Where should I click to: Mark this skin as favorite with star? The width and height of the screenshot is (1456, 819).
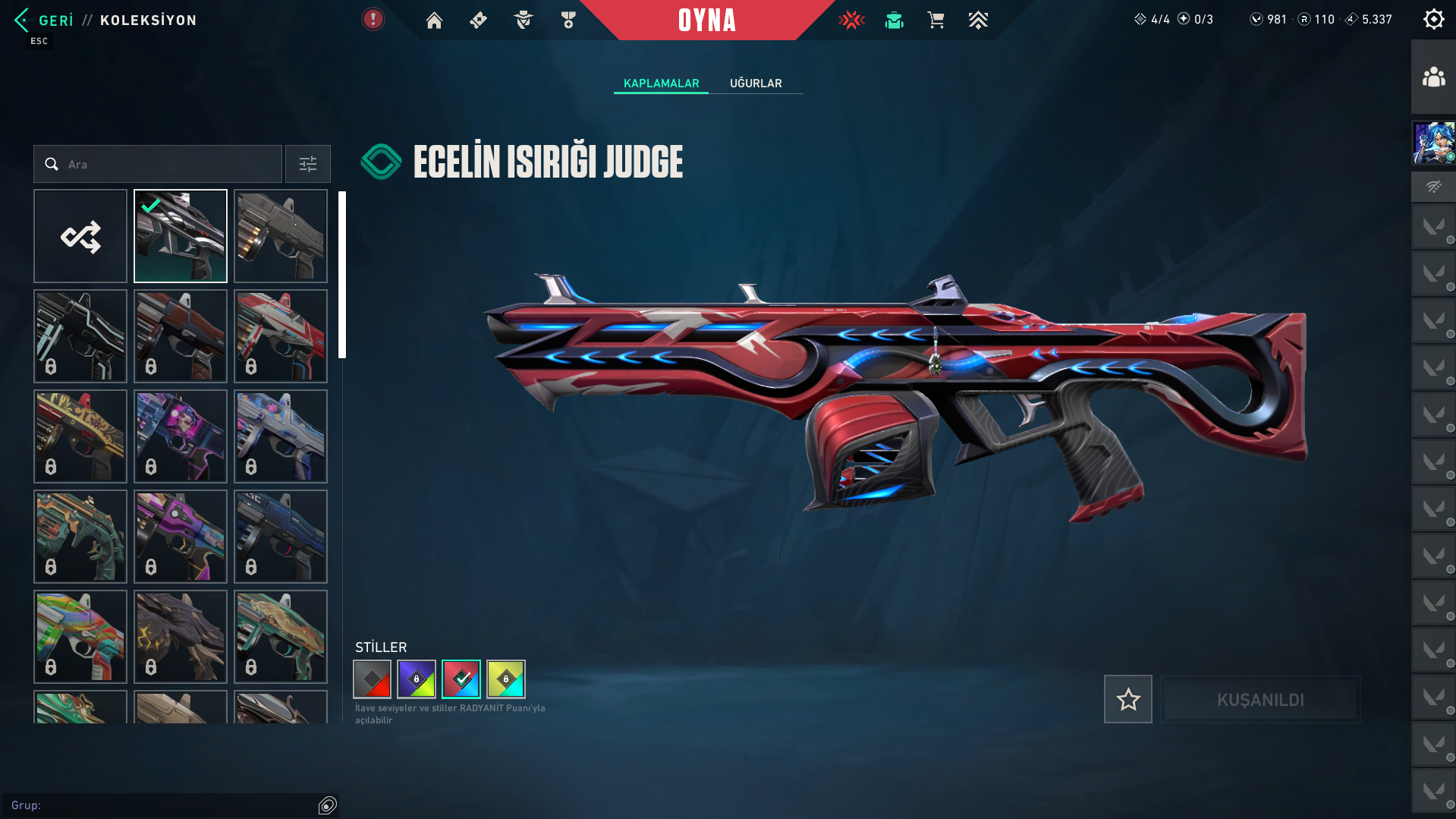[1127, 699]
